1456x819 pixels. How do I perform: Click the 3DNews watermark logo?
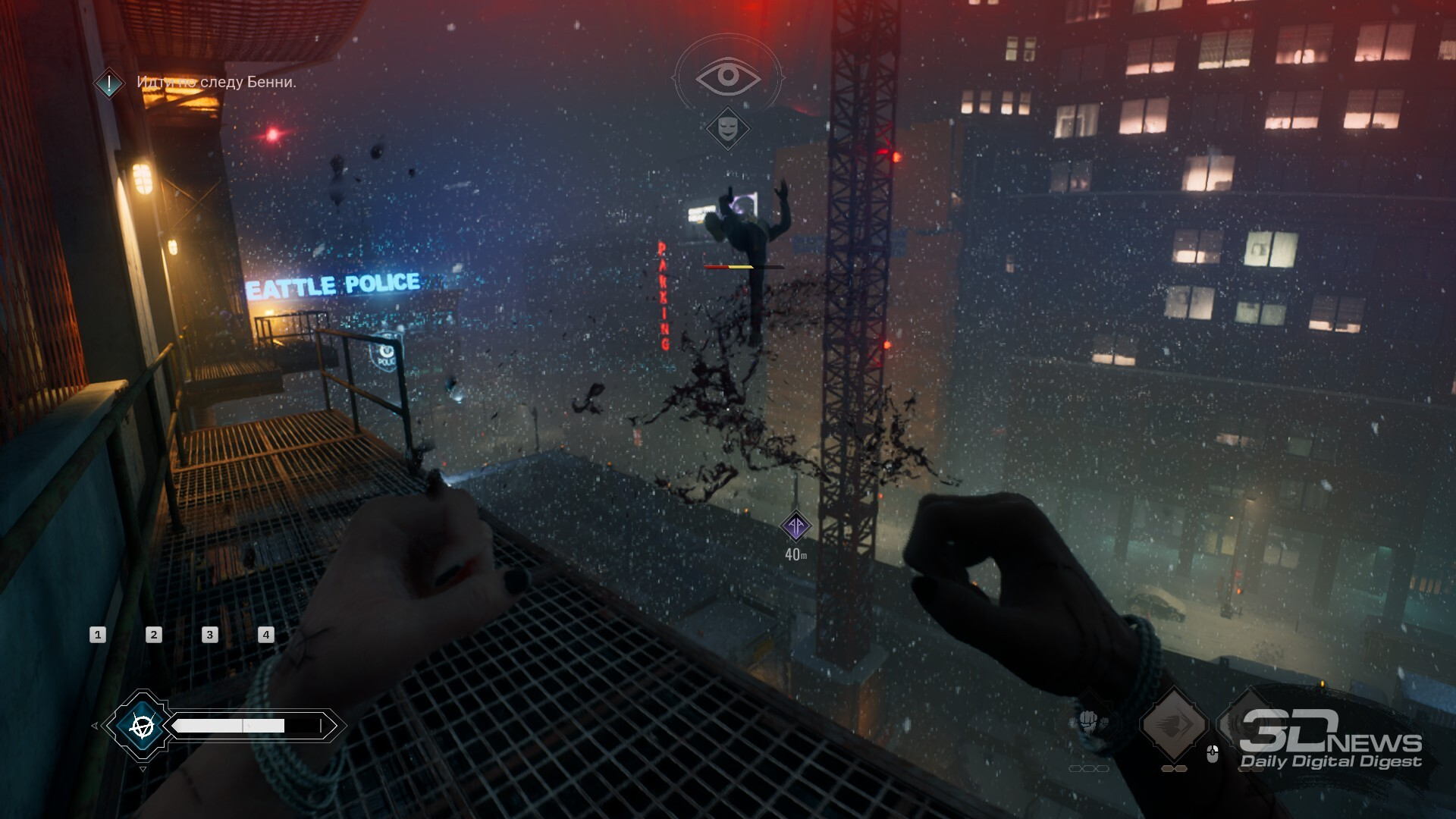[x=1330, y=739]
